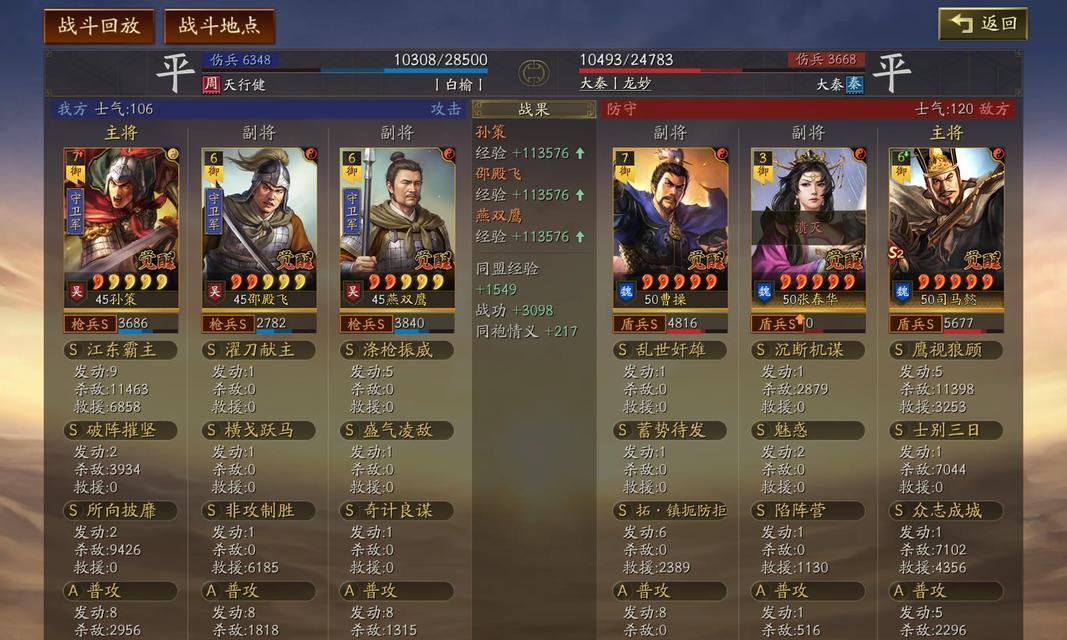Image resolution: width=1067 pixels, height=640 pixels.
Task: Tap the 所向披靡 skill label
Action: (121, 510)
